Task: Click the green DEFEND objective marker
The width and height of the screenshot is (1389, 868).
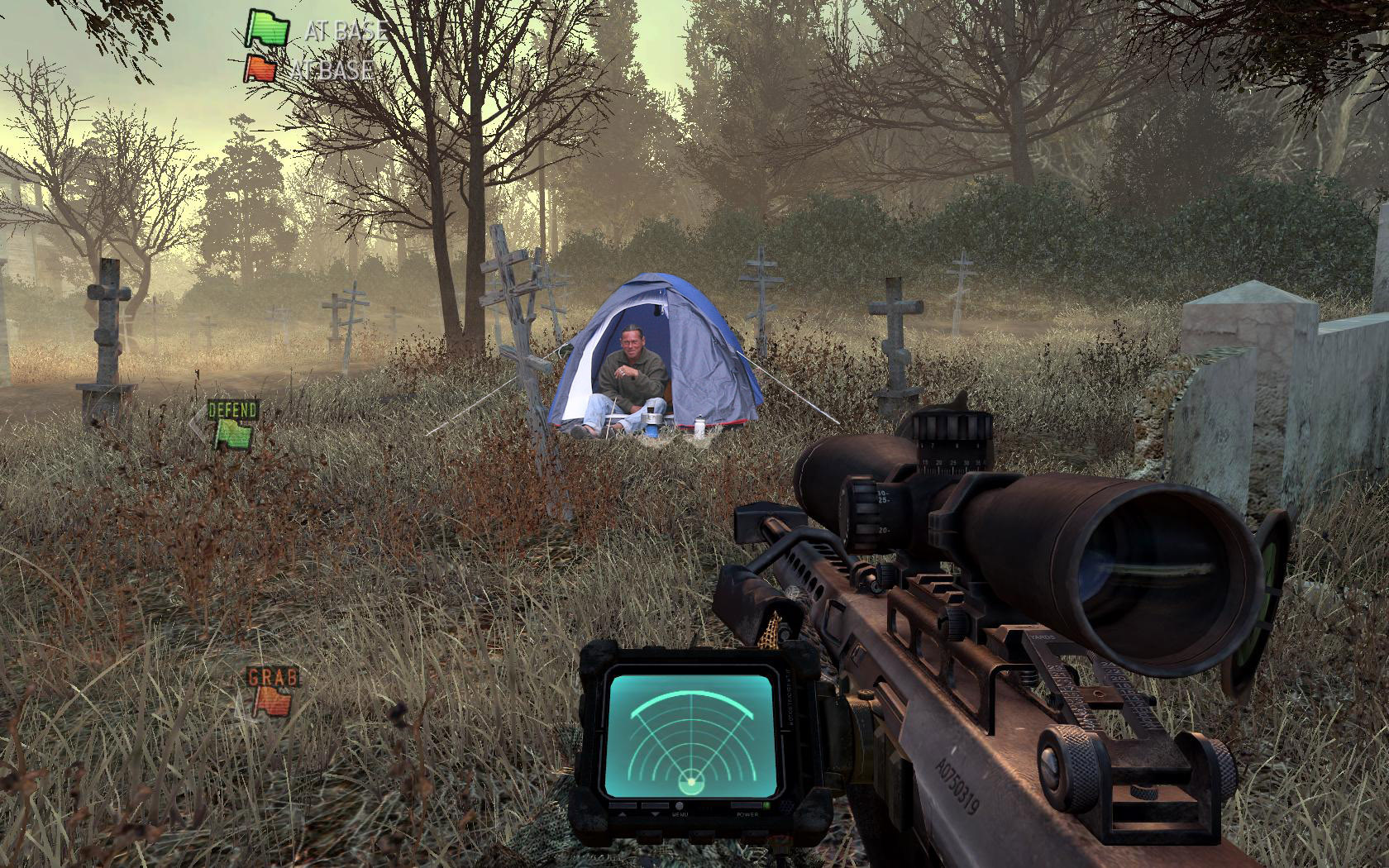Action: [x=232, y=423]
